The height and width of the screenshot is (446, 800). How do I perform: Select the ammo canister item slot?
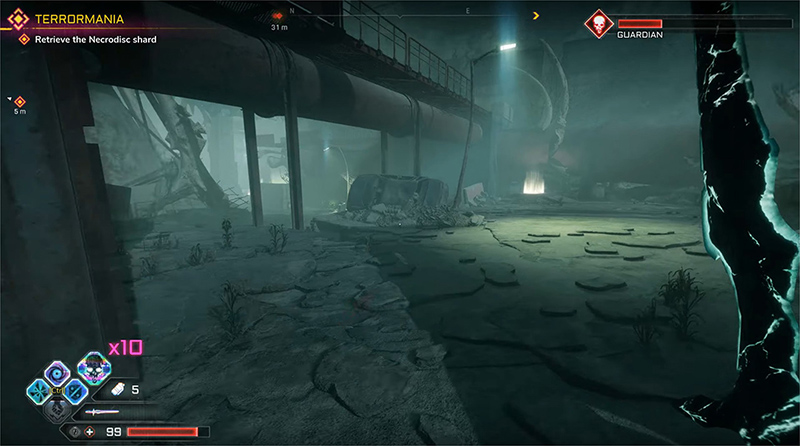(x=115, y=389)
